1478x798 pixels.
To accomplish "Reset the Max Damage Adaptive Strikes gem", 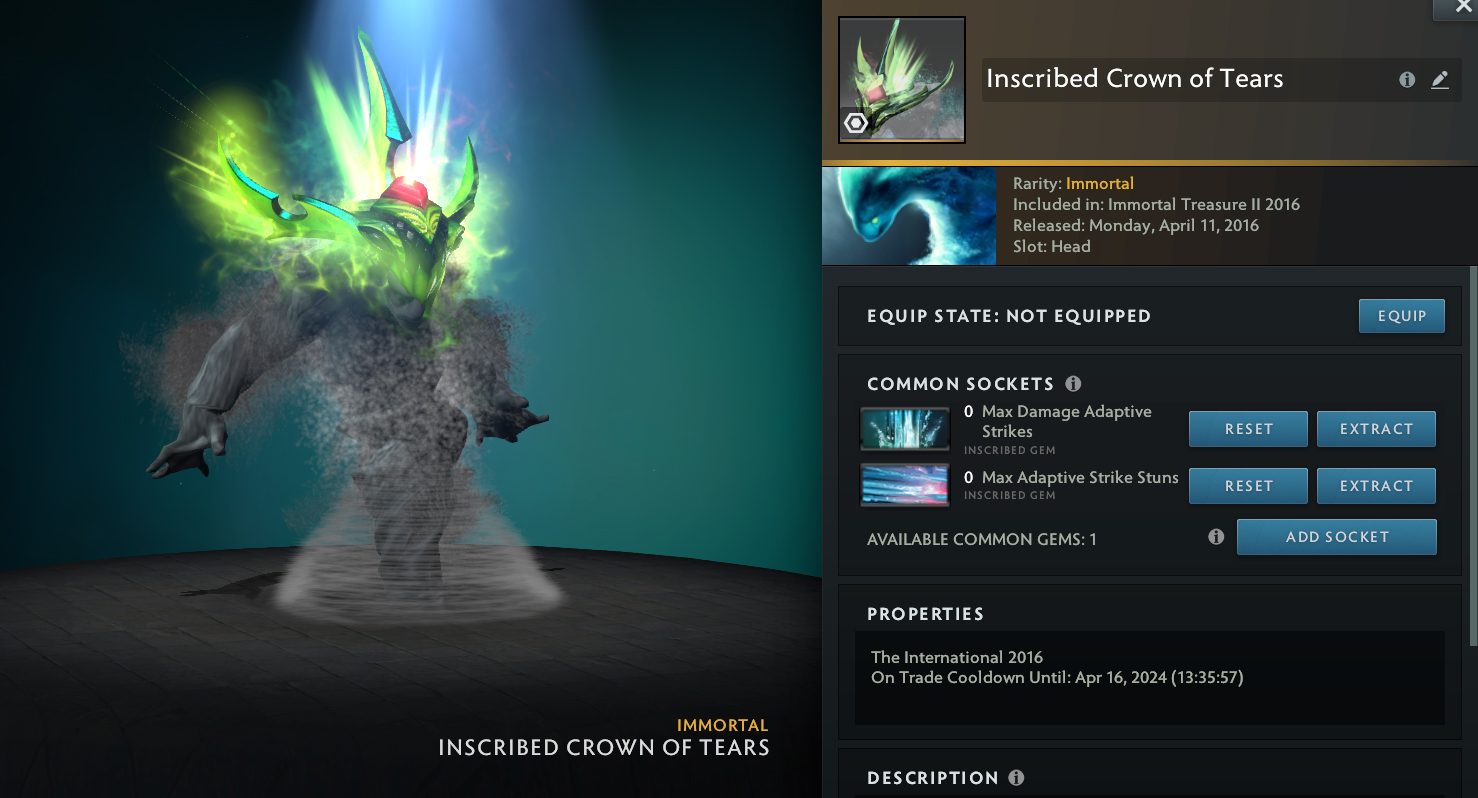I will click(x=1248, y=429).
